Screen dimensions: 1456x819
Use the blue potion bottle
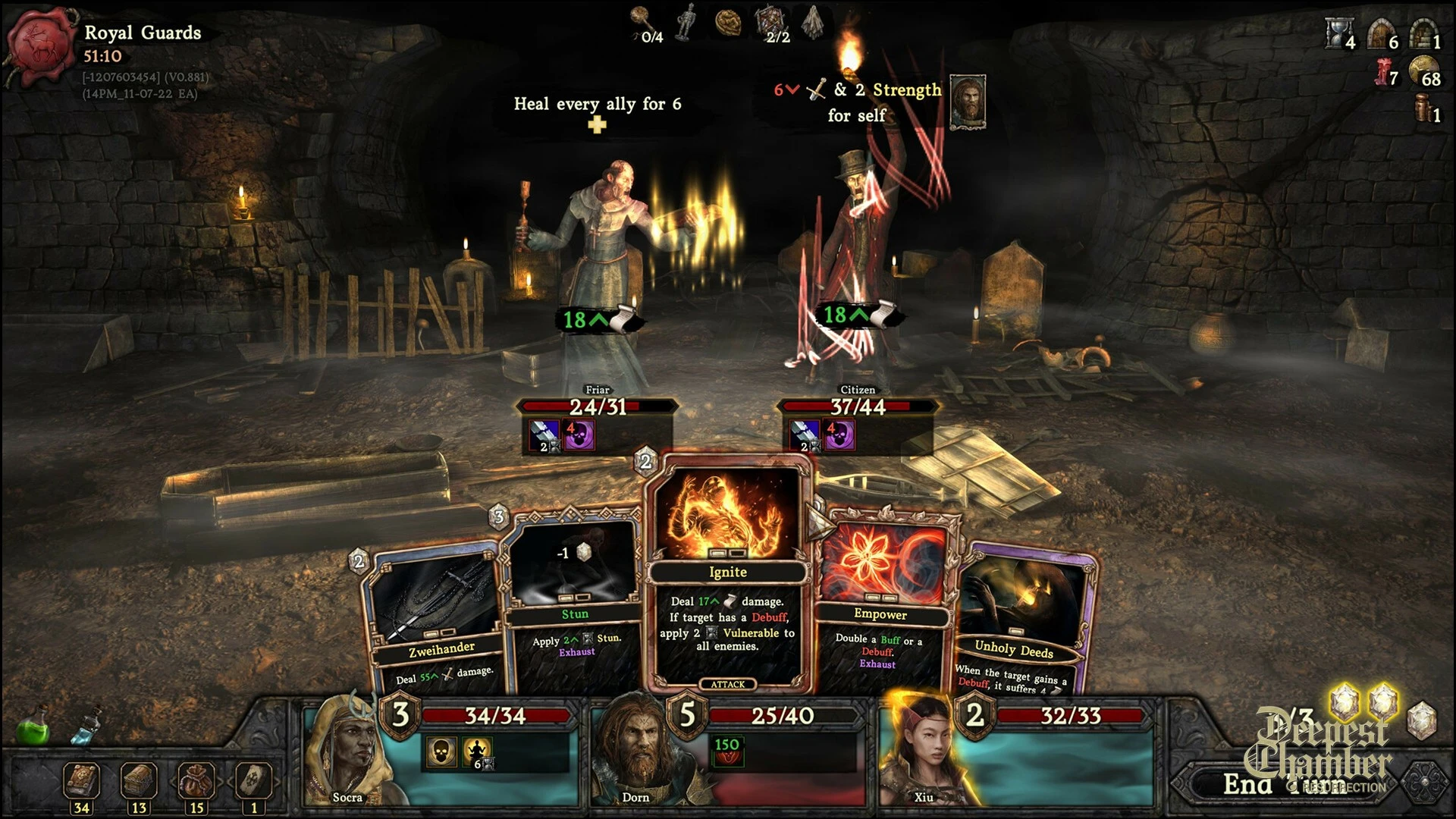click(x=85, y=728)
